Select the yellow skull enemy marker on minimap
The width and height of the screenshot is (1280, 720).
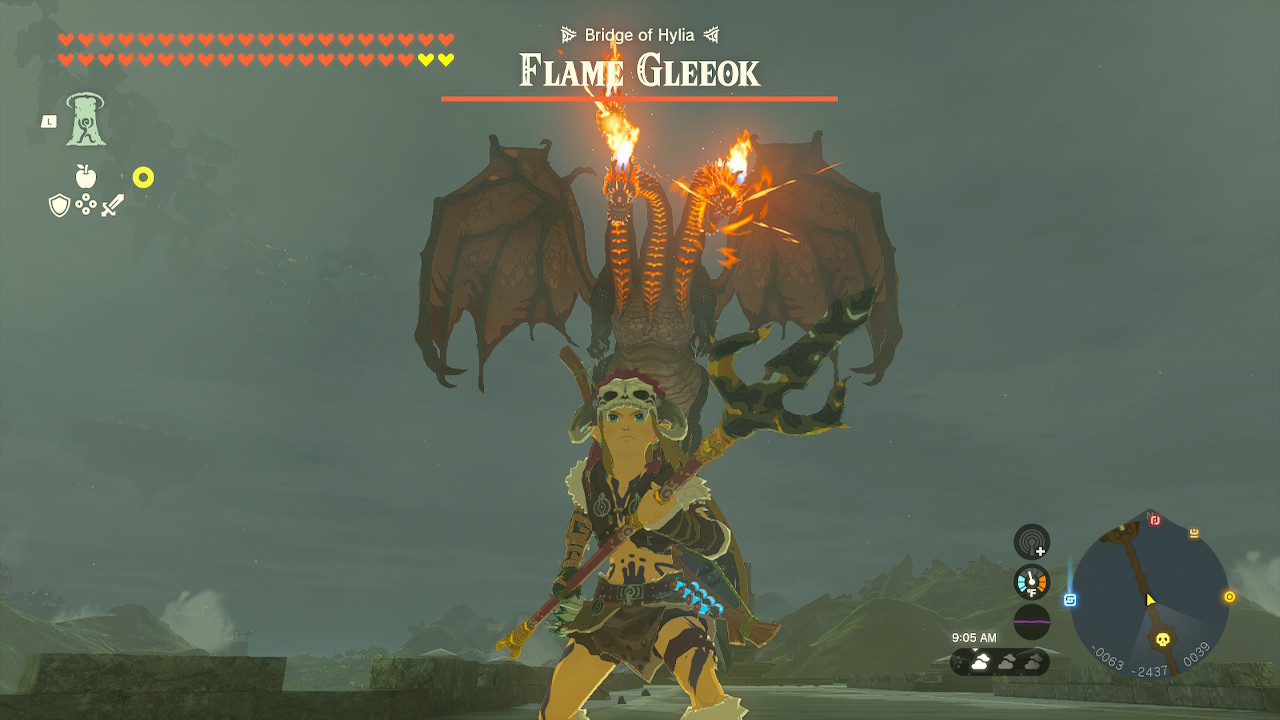(1163, 638)
